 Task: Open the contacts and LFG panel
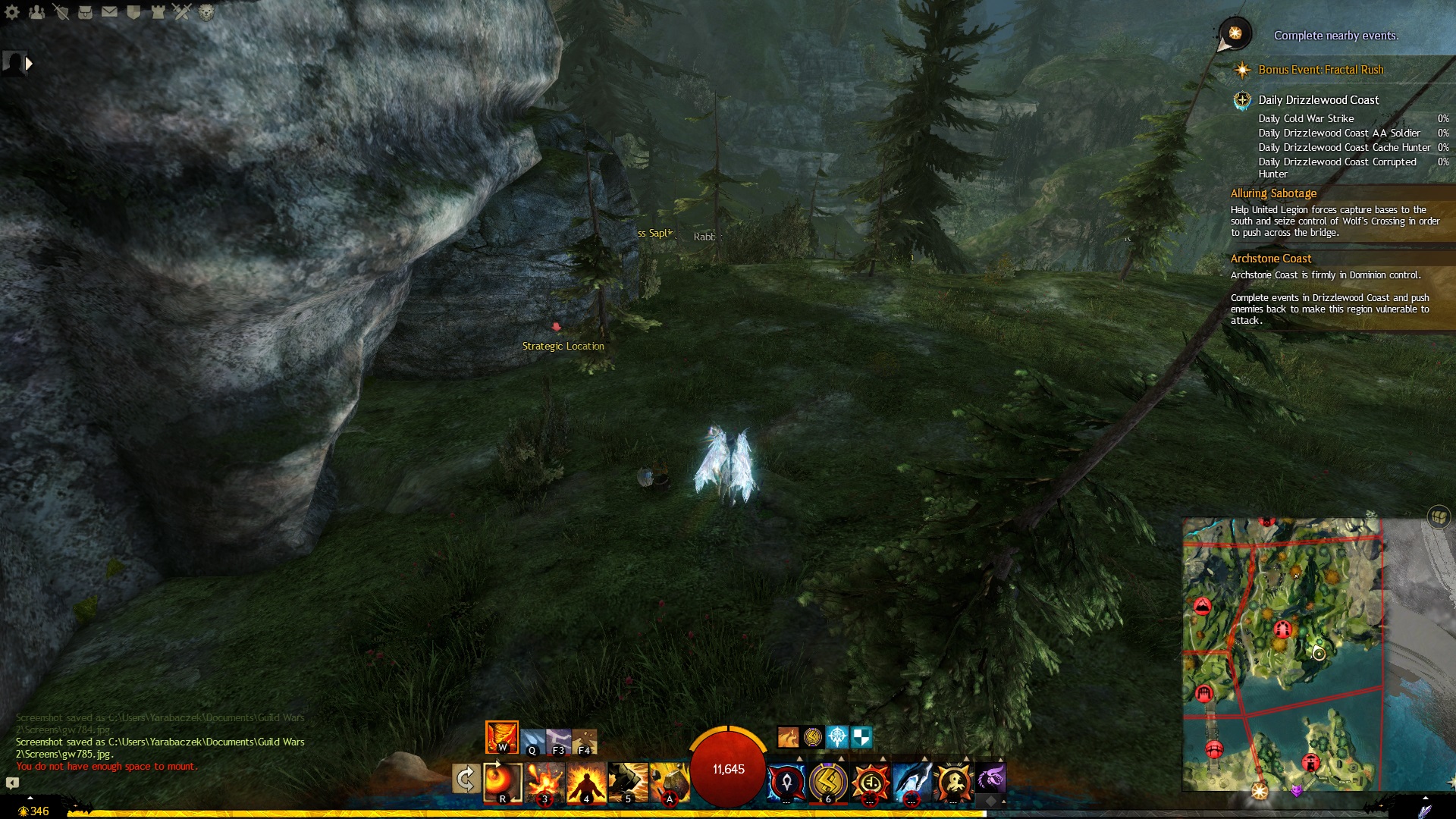click(x=36, y=12)
